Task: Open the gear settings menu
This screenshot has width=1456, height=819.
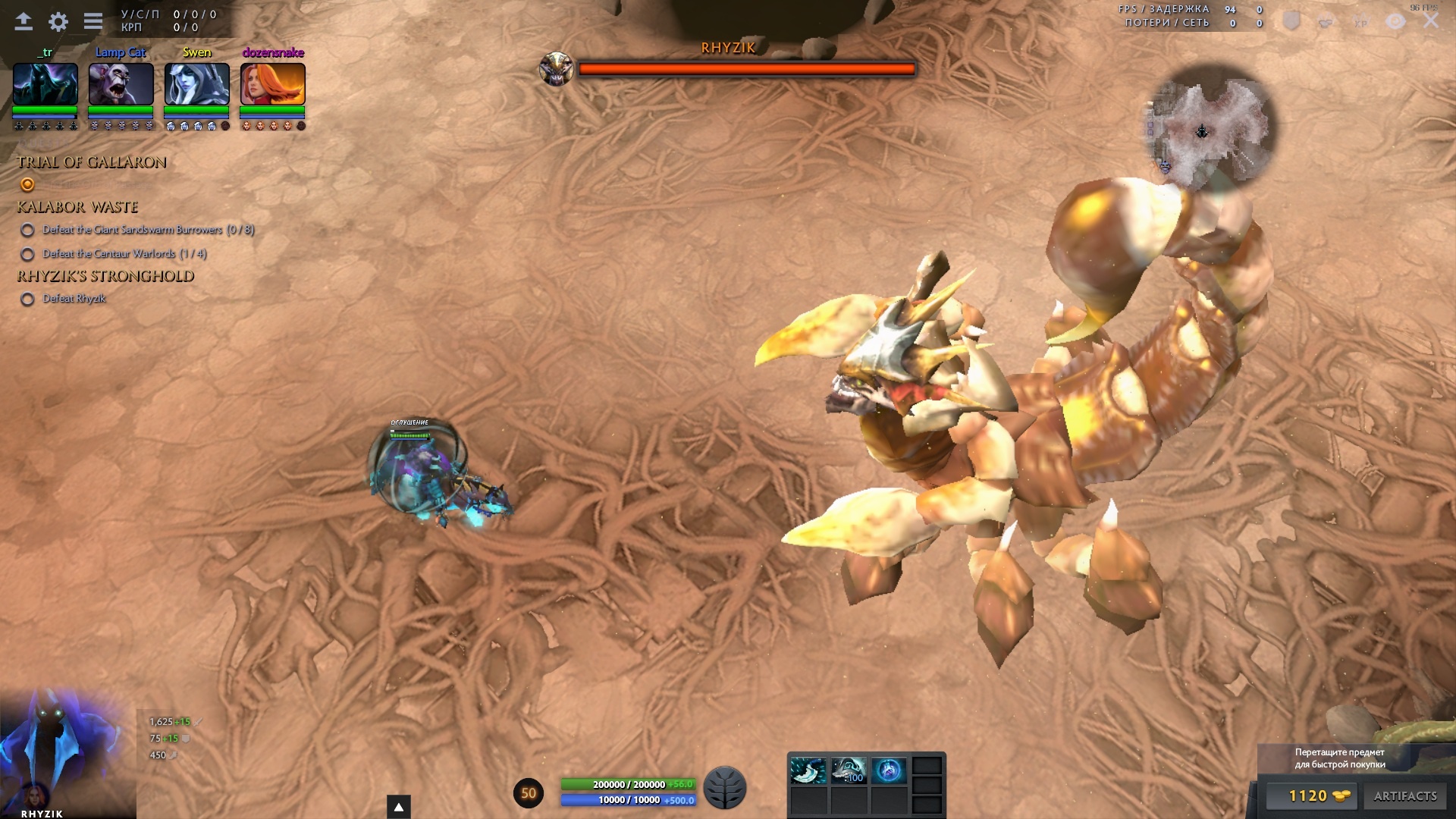Action: tap(58, 21)
